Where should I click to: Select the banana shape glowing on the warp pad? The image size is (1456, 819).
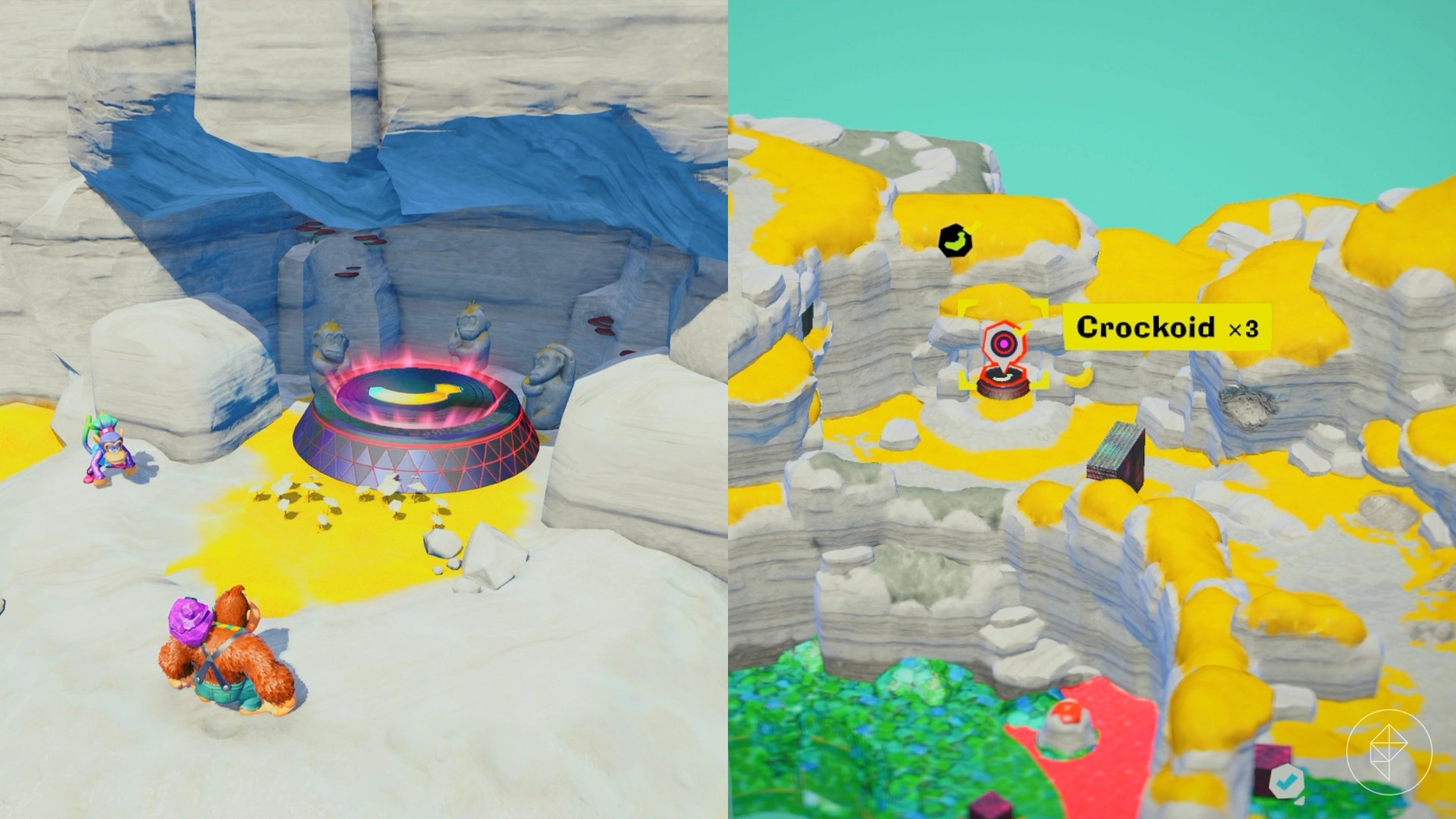413,393
